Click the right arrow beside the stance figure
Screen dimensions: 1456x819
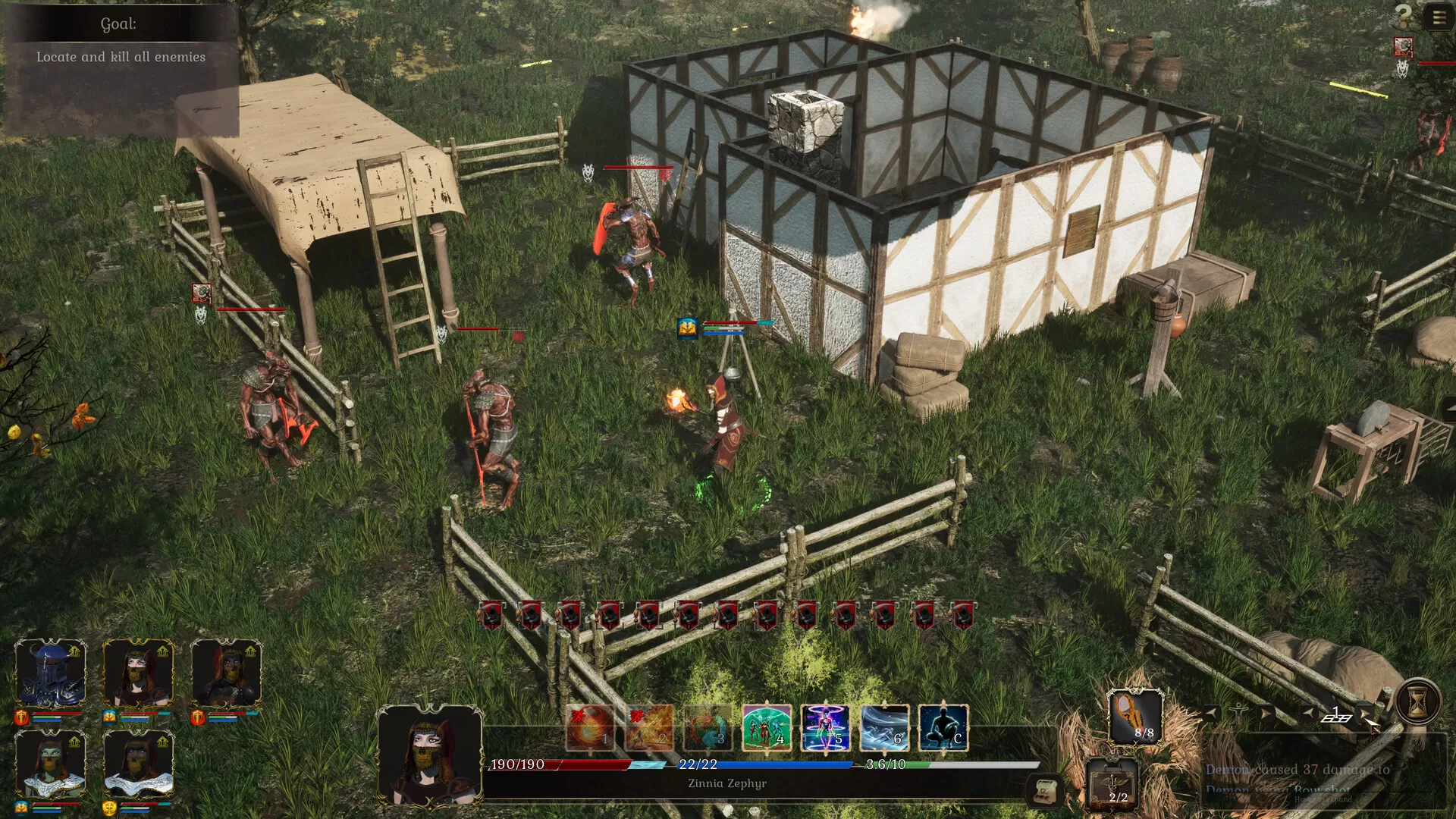tap(1265, 713)
